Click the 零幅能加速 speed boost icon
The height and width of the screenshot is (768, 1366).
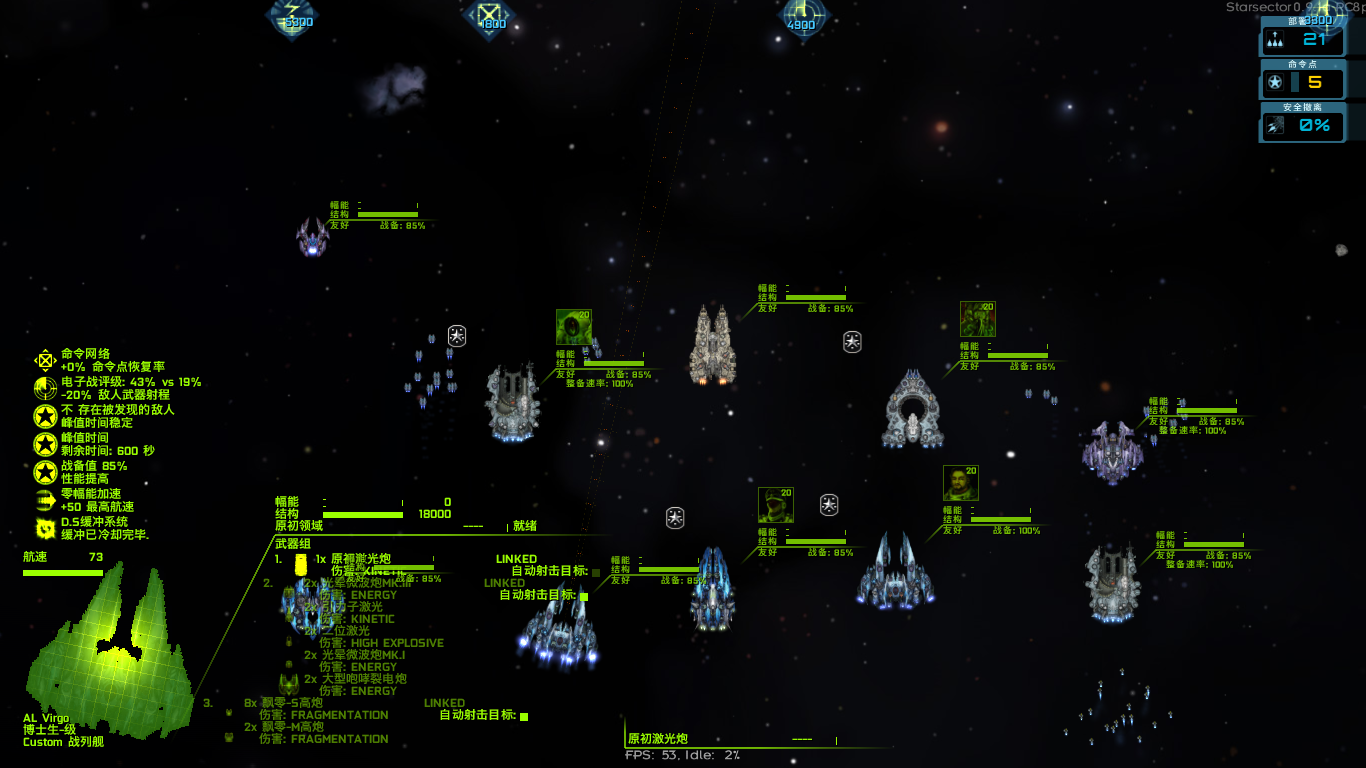[x=45, y=500]
